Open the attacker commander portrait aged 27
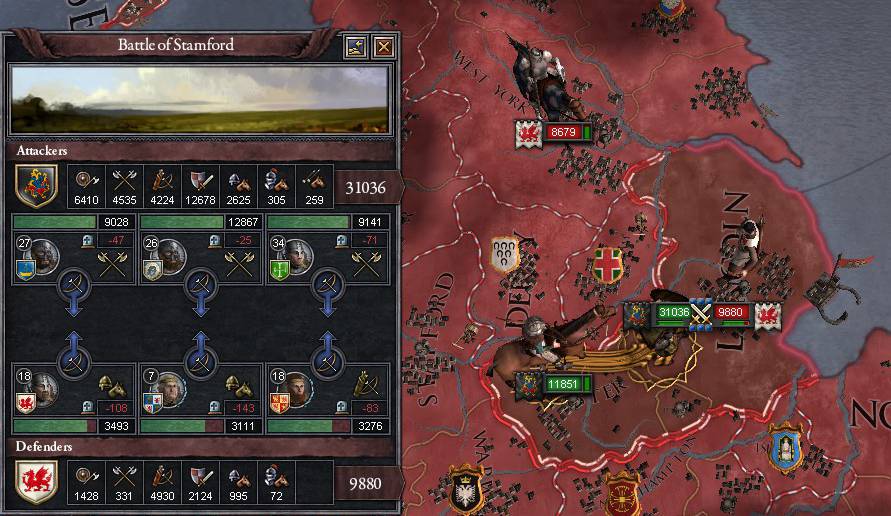This screenshot has height=516, width=891. pos(44,258)
